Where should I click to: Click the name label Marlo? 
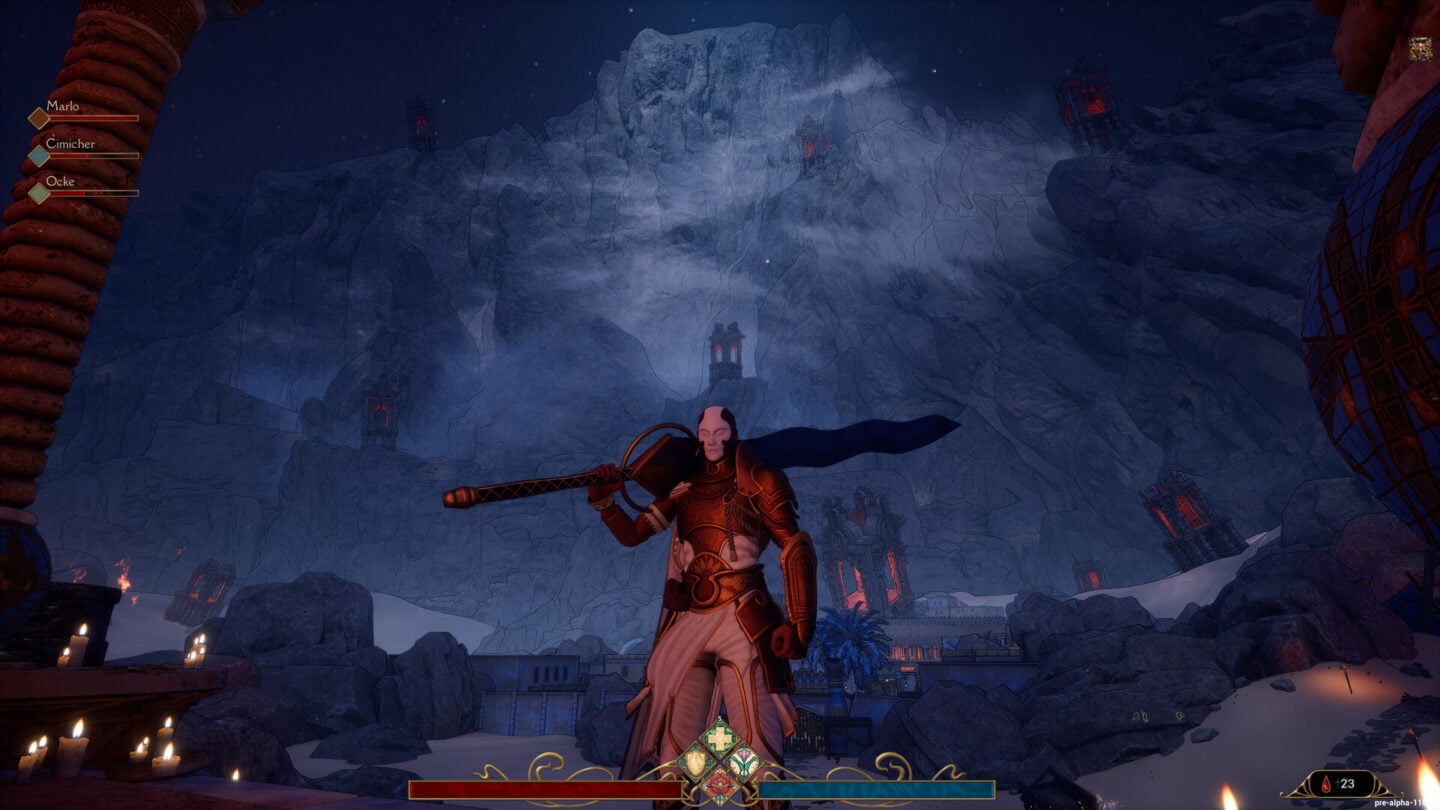pos(62,104)
